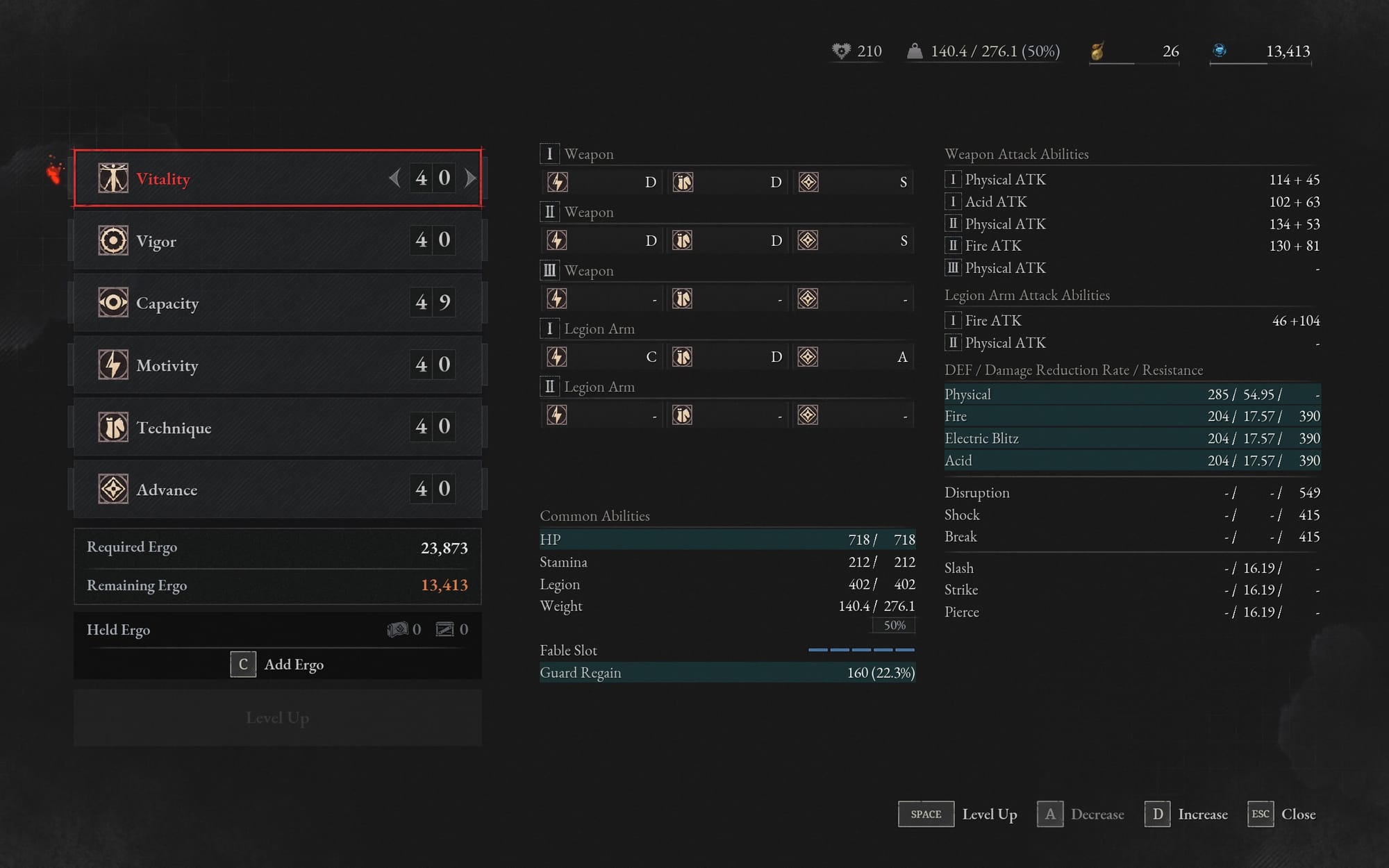Decrease Vitality with the left arrow

(x=395, y=178)
